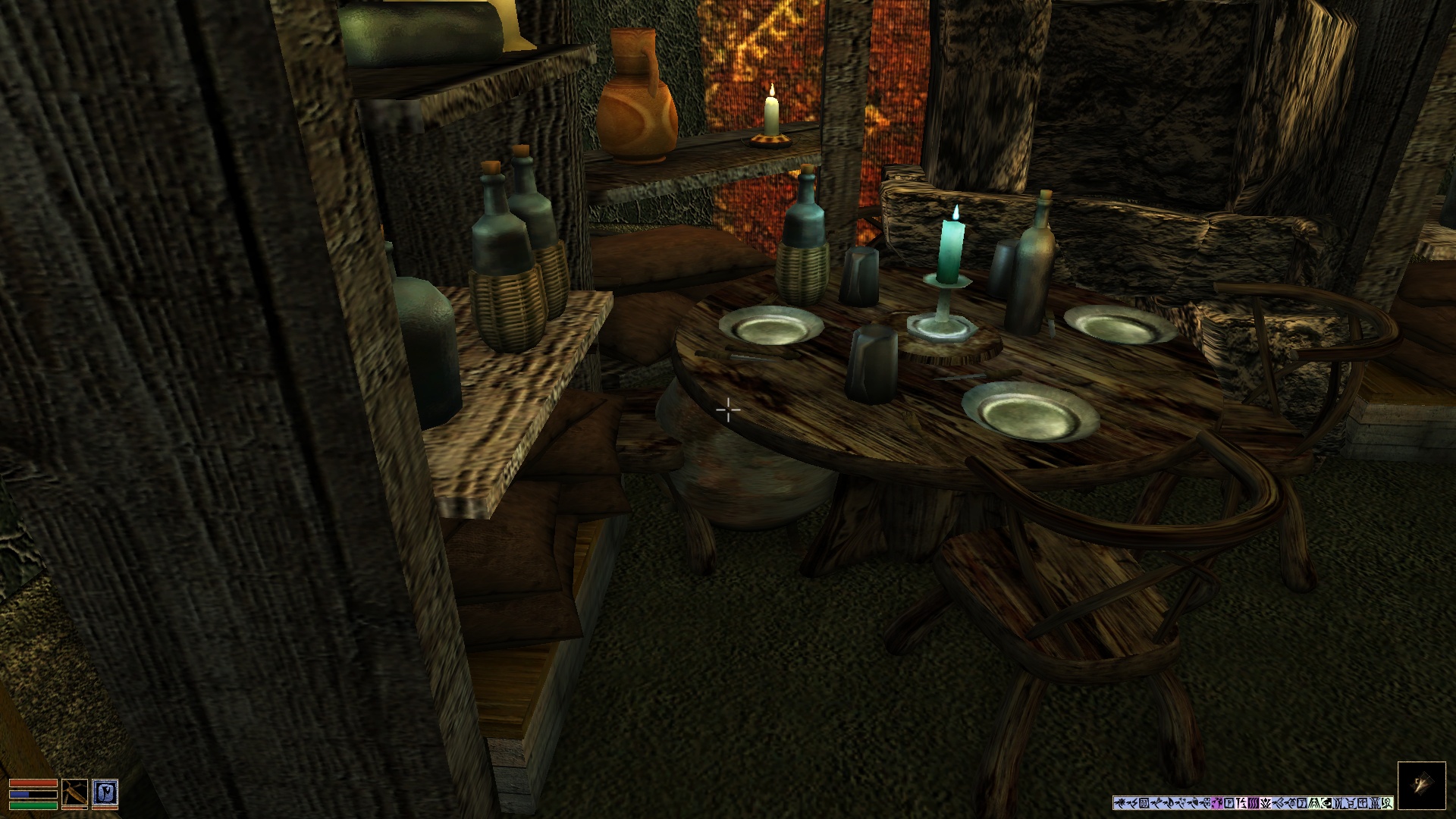This screenshot has height=819, width=1456.
Task: Select the blue active spell icon
Action: tap(105, 793)
